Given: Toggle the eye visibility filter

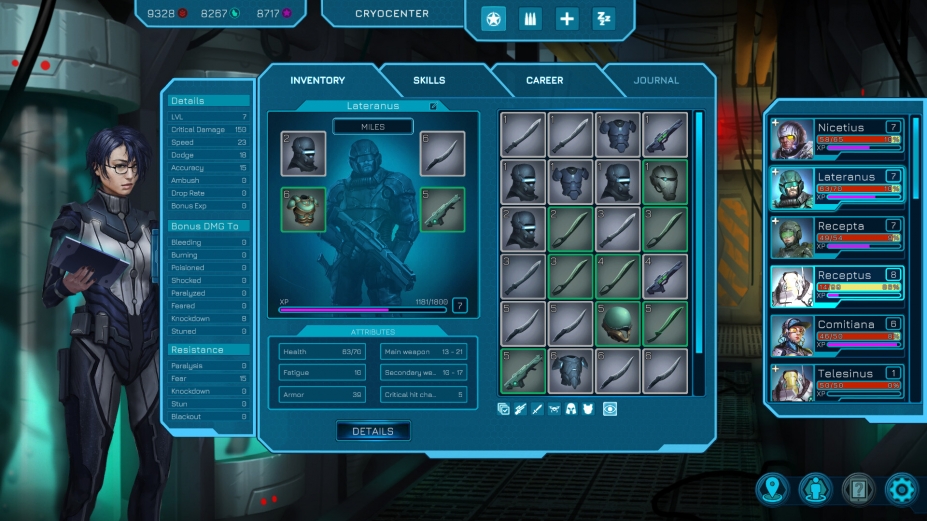Looking at the screenshot, I should (x=610, y=409).
